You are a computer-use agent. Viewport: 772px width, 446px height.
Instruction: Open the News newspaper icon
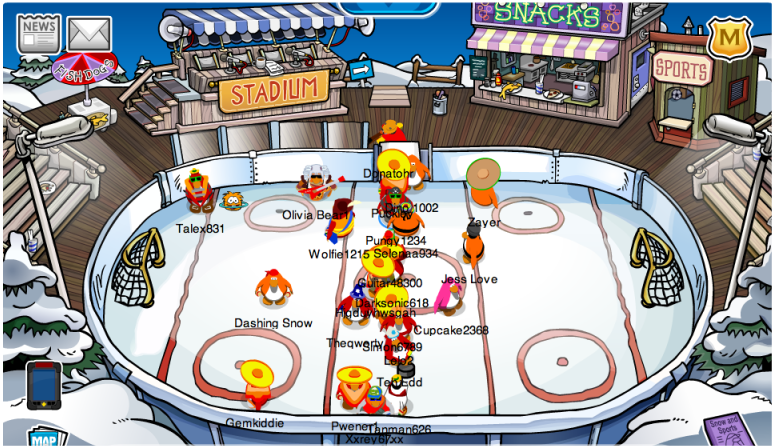click(x=38, y=33)
